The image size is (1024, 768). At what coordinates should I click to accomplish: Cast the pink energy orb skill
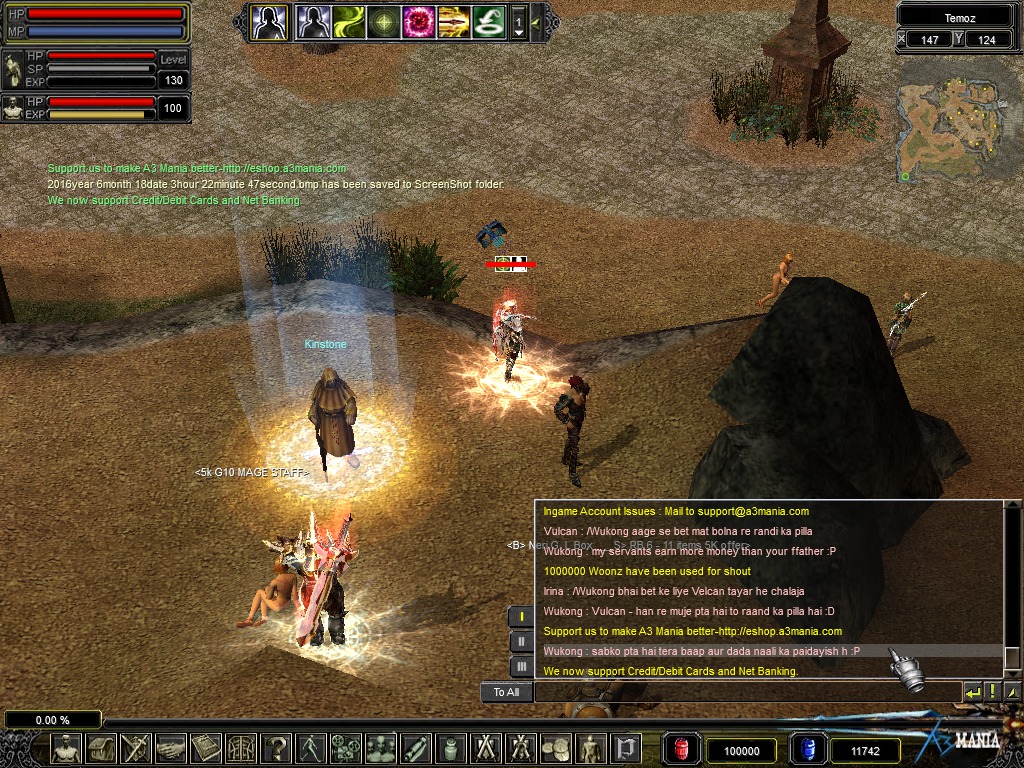(418, 21)
